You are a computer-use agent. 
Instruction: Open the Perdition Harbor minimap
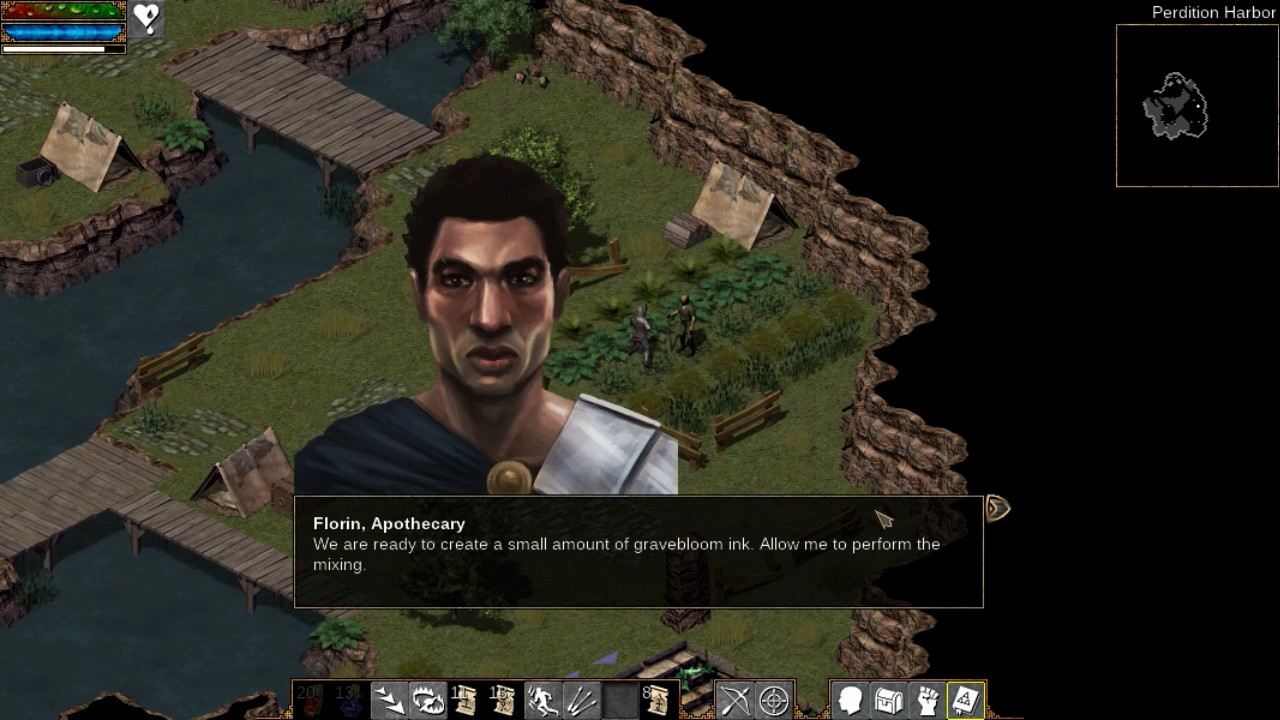[1197, 105]
